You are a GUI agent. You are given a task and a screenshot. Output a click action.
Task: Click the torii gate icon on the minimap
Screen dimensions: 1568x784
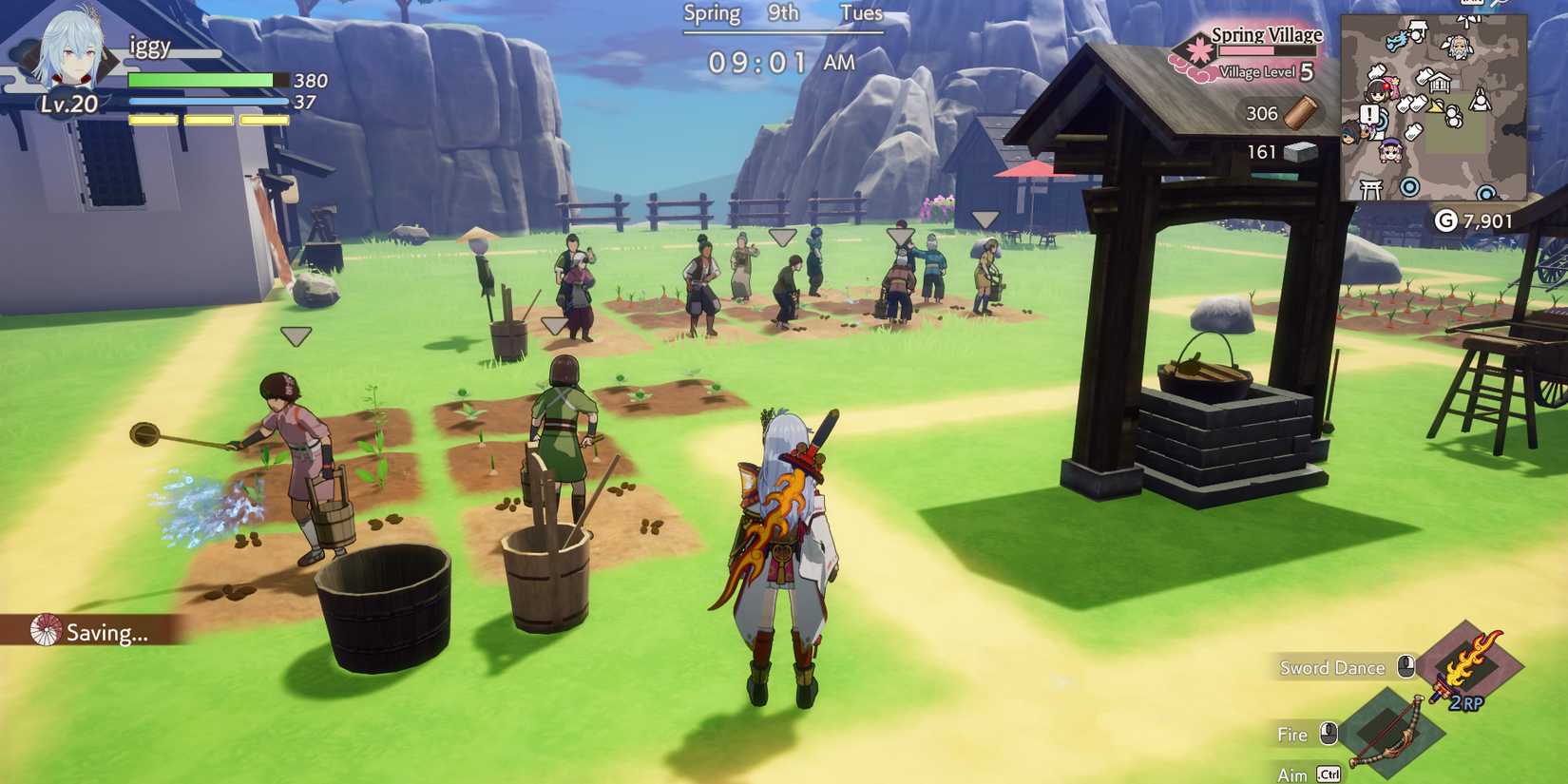[x=1369, y=188]
